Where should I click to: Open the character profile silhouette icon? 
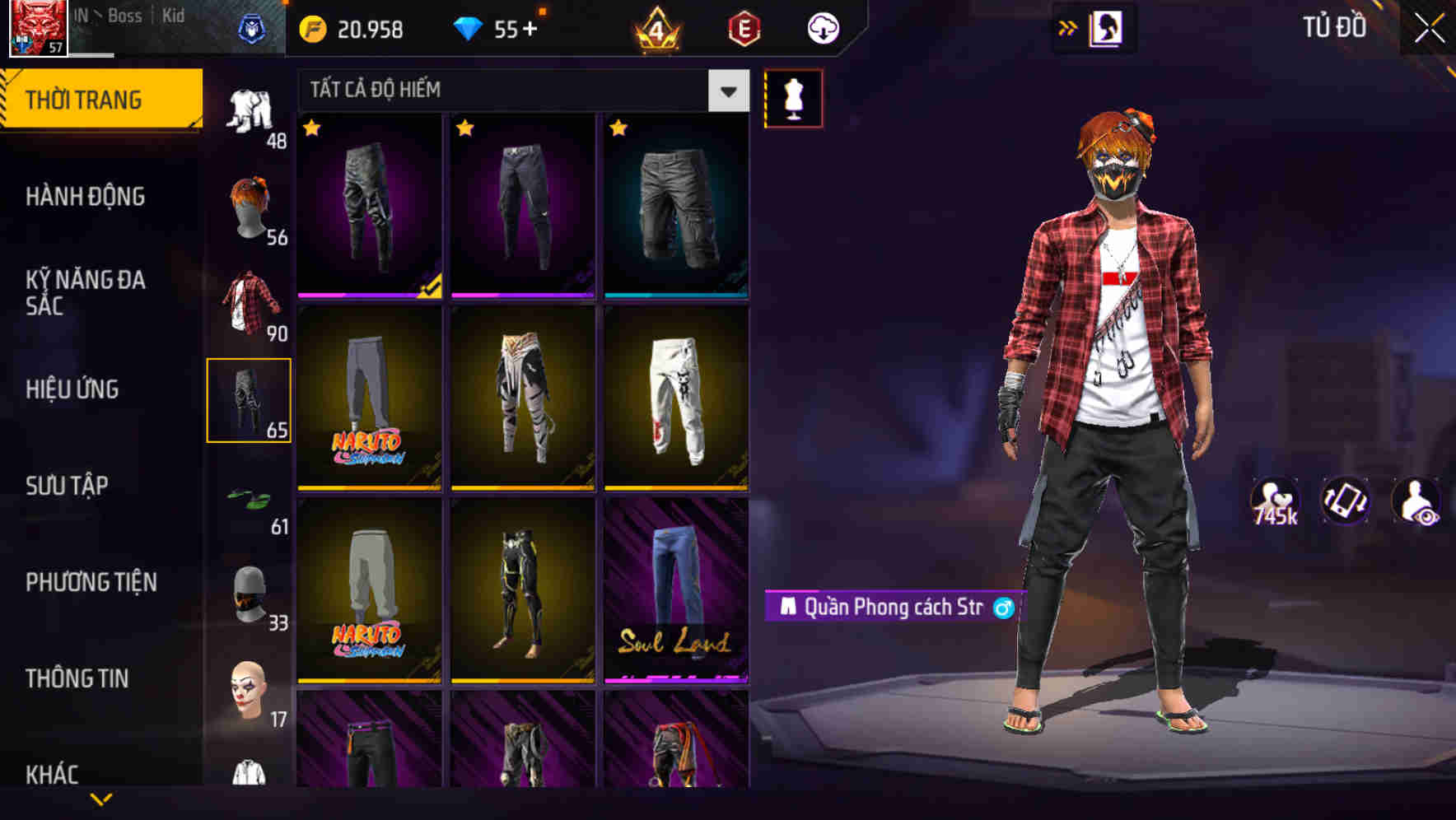1108,26
